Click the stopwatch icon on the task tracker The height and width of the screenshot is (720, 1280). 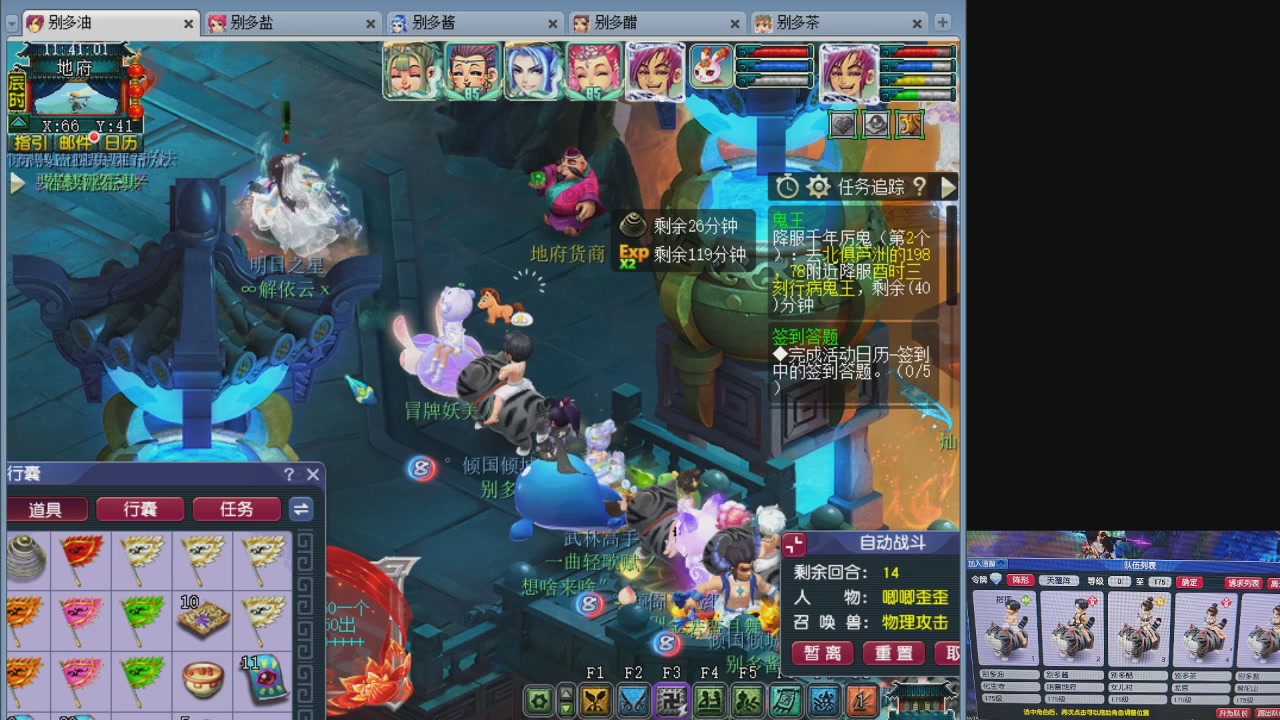786,186
